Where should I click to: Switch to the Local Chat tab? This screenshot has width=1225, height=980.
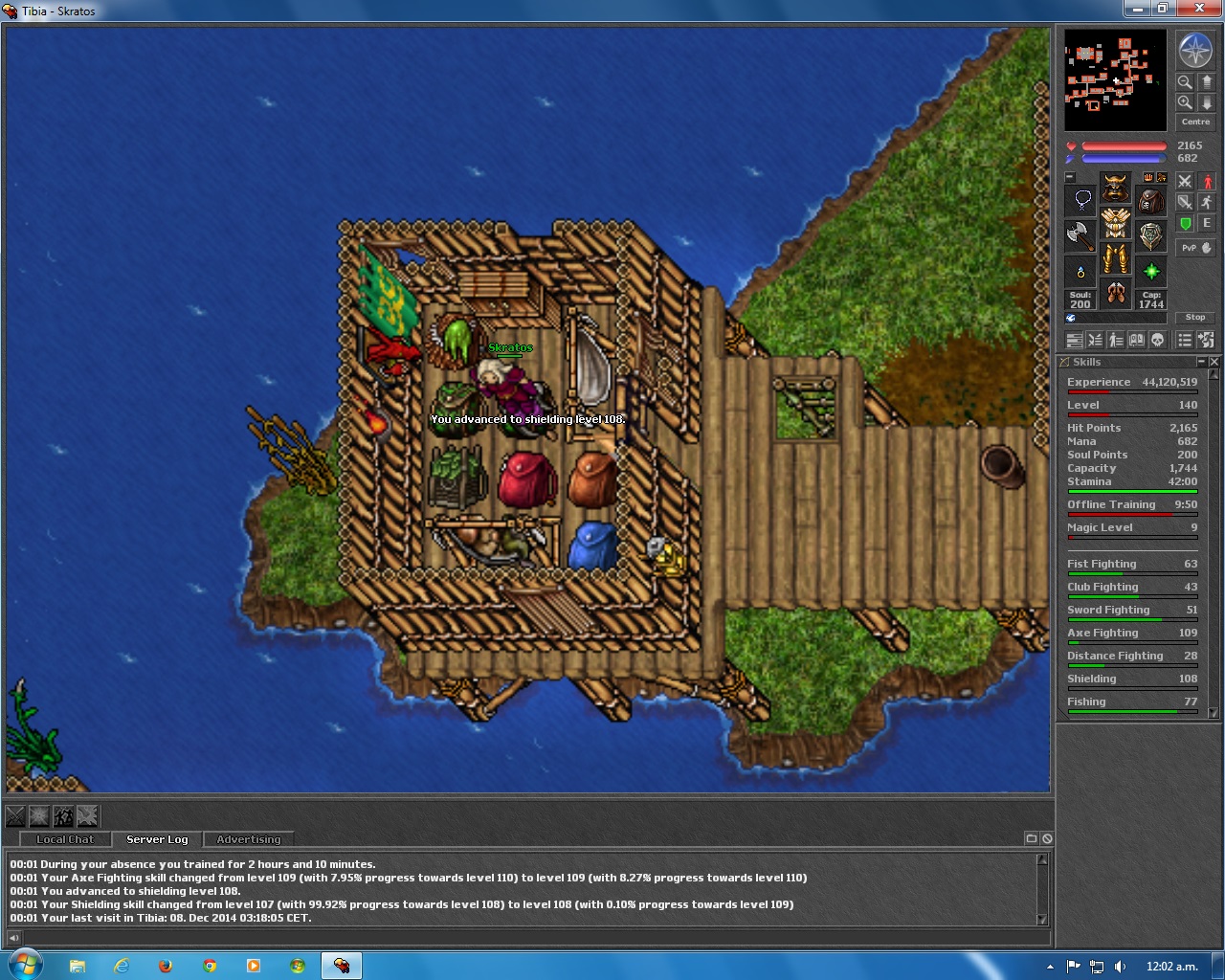65,839
